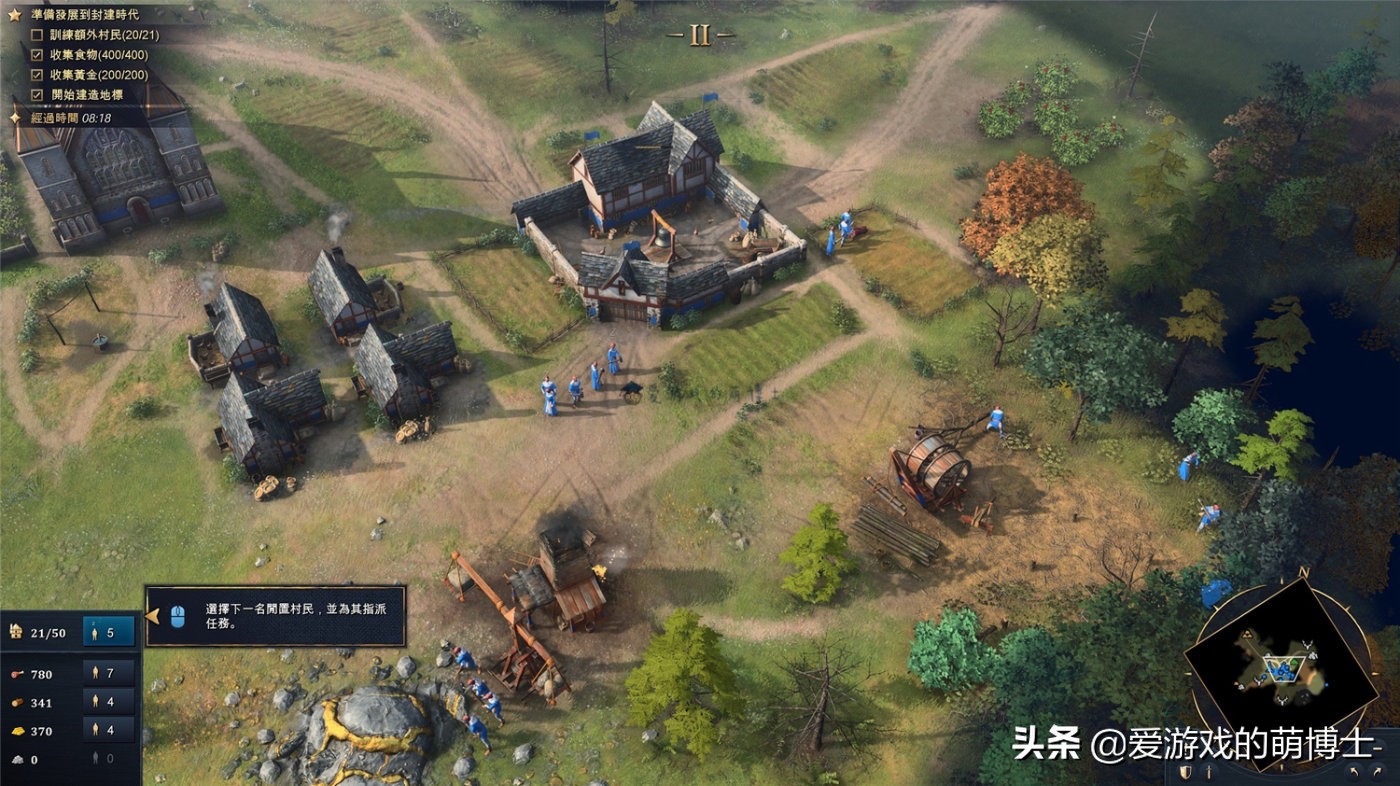Select the 4 villagers gathering gold
The height and width of the screenshot is (786, 1400).
(x=110, y=731)
